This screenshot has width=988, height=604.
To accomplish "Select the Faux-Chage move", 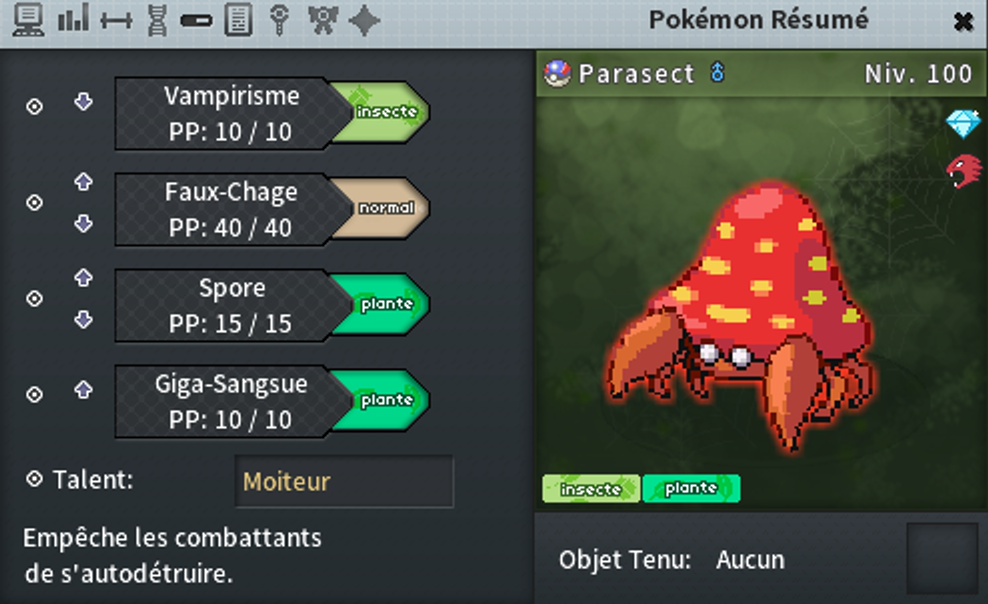I will (x=232, y=209).
